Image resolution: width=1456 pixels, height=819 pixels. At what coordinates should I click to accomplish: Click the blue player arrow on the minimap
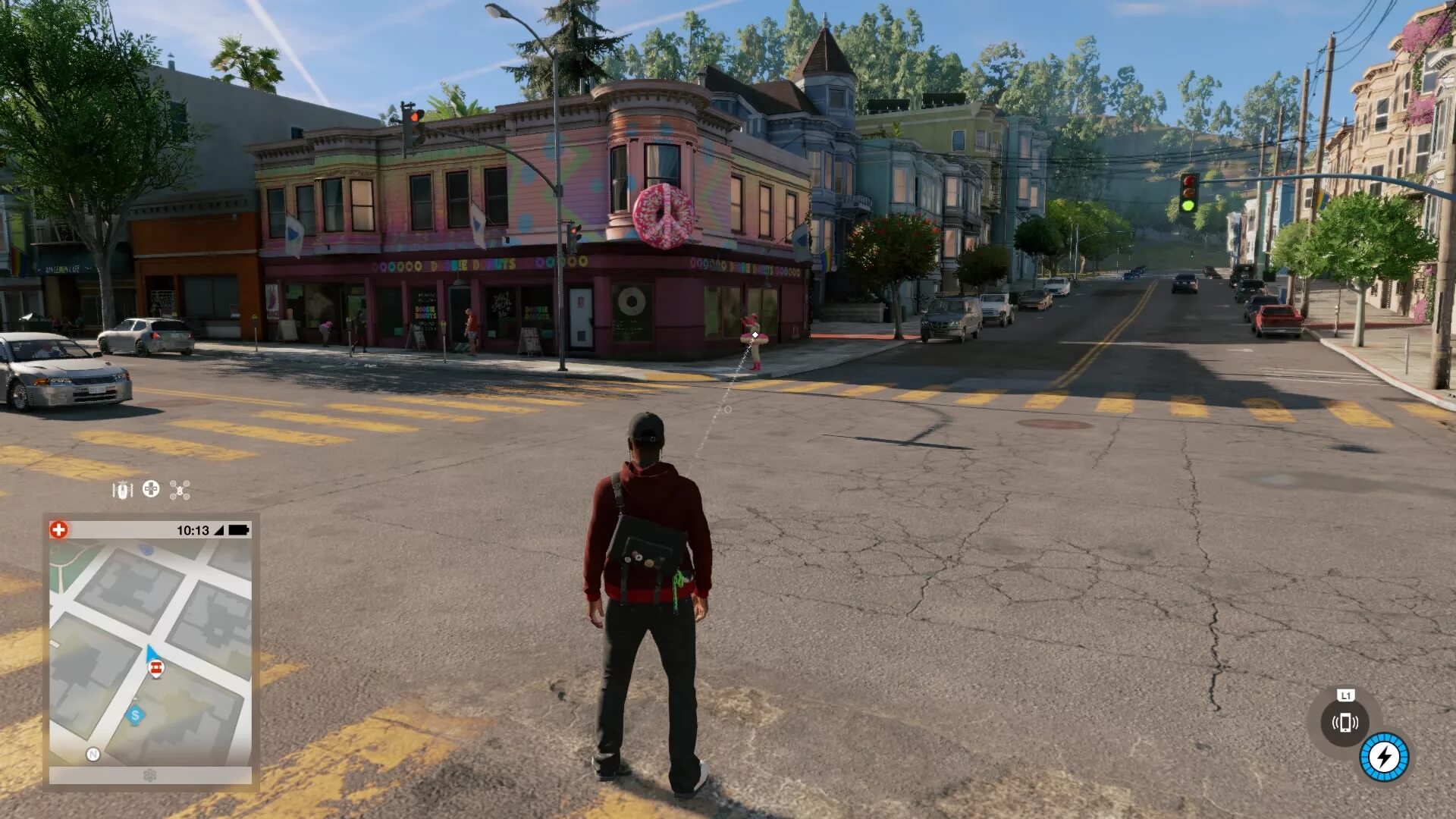pos(152,652)
